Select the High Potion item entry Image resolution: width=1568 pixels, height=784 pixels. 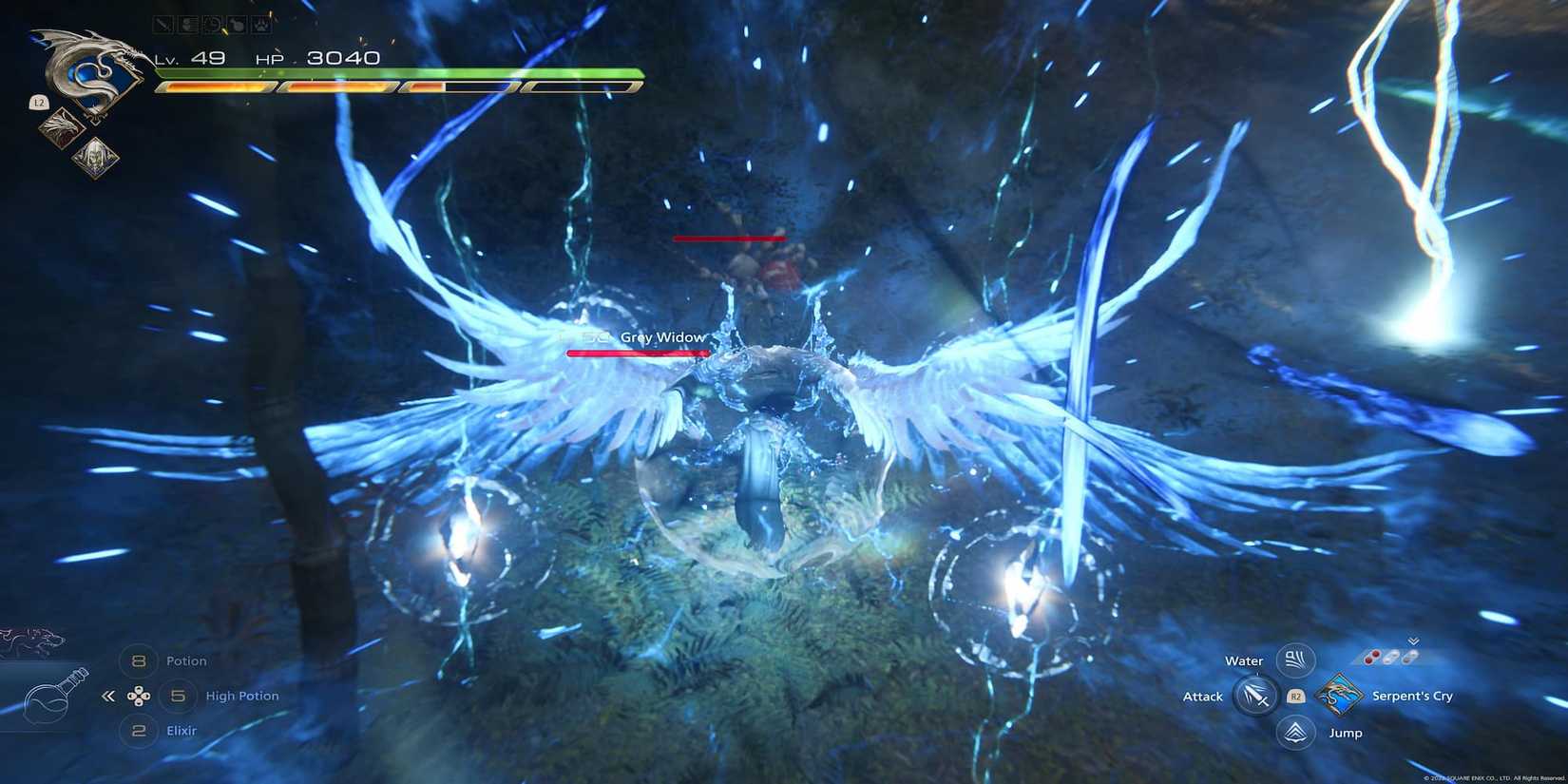tap(242, 697)
